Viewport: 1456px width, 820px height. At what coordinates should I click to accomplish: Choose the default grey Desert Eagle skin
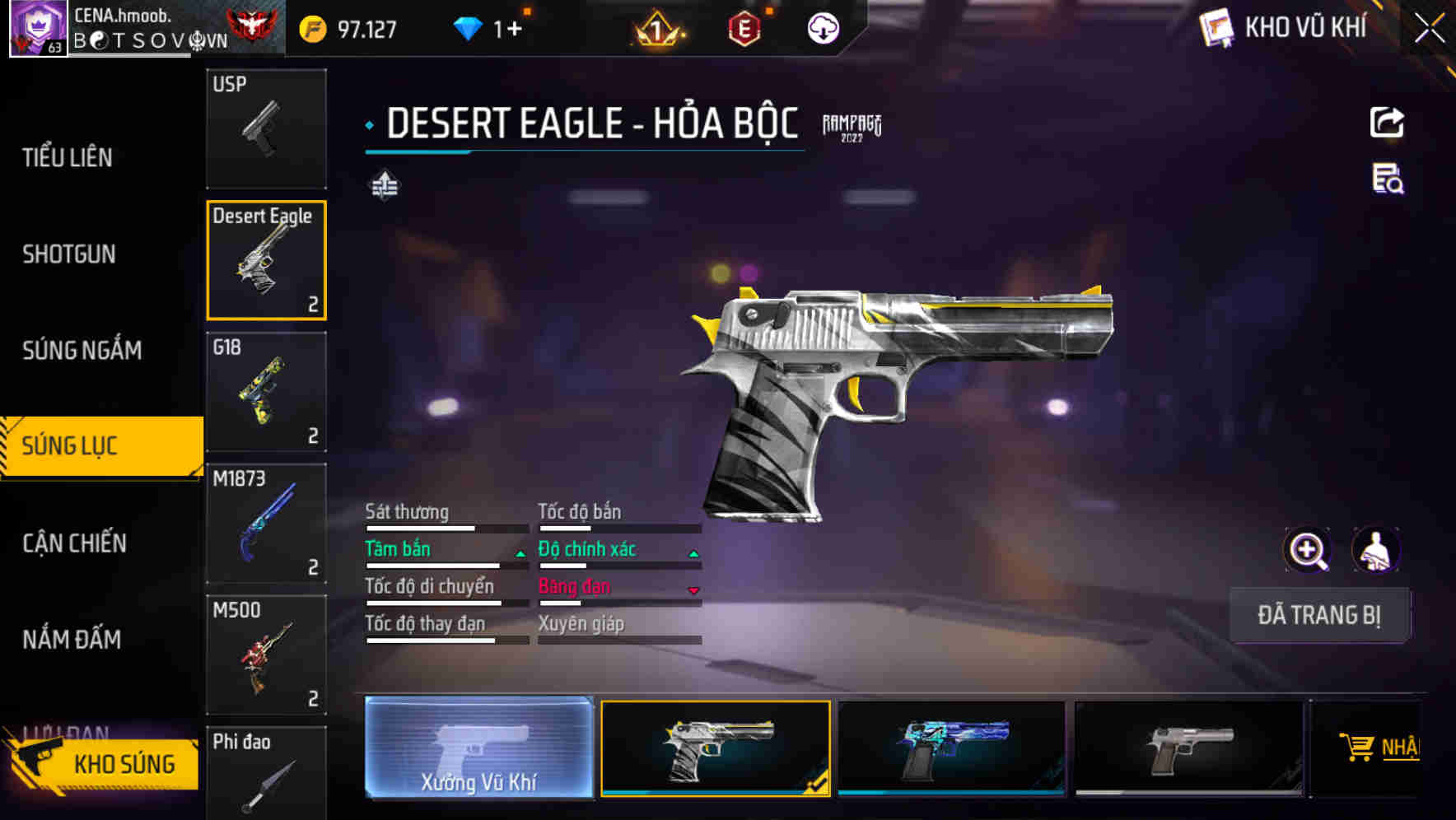[x=1188, y=748]
